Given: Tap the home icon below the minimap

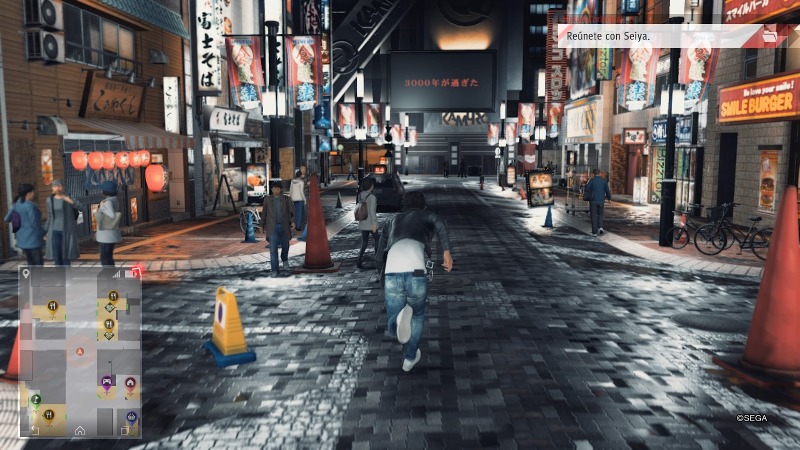Looking at the screenshot, I should (x=79, y=430).
